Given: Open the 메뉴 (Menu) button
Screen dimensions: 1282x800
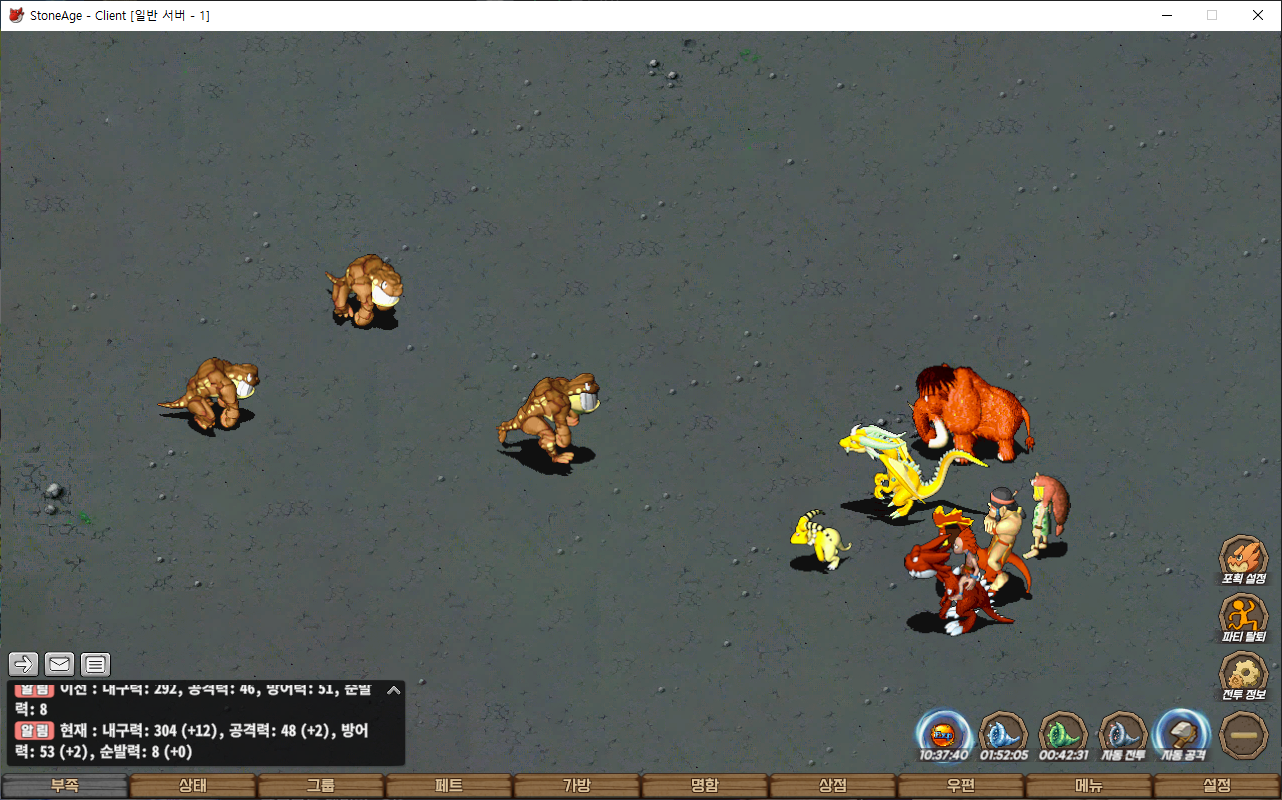Looking at the screenshot, I should (1089, 786).
